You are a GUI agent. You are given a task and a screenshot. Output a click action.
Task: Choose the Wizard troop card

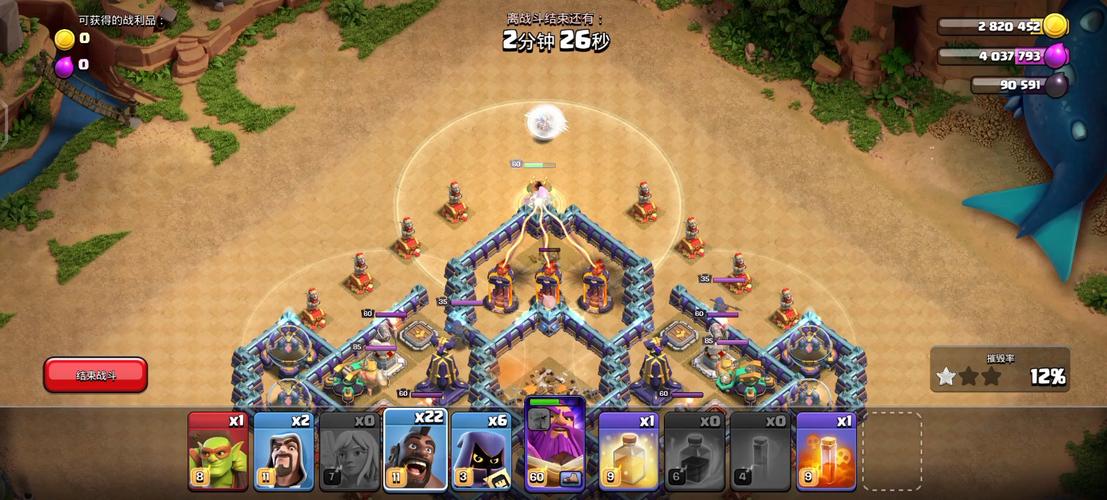coord(283,451)
